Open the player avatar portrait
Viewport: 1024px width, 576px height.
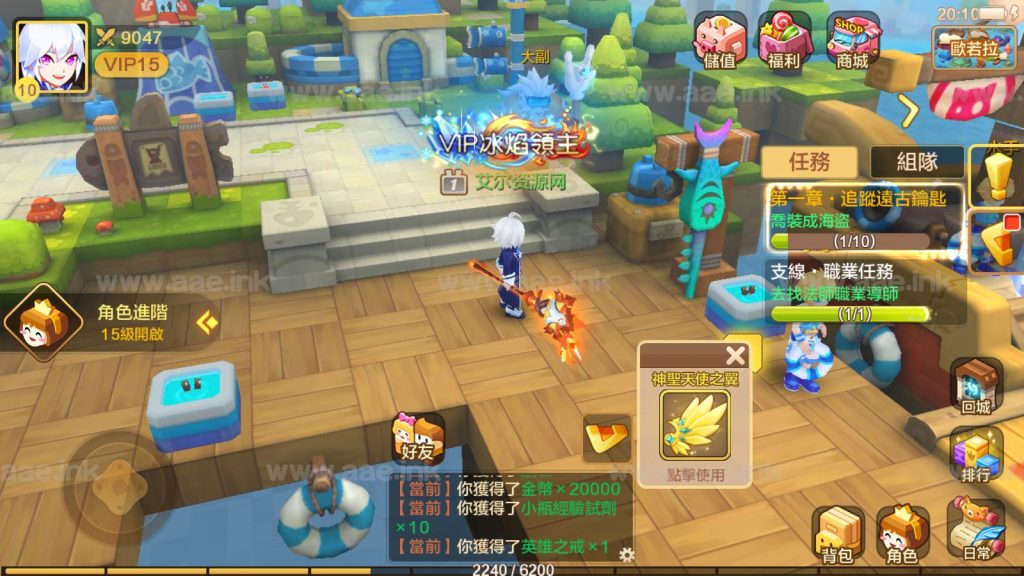tap(49, 56)
